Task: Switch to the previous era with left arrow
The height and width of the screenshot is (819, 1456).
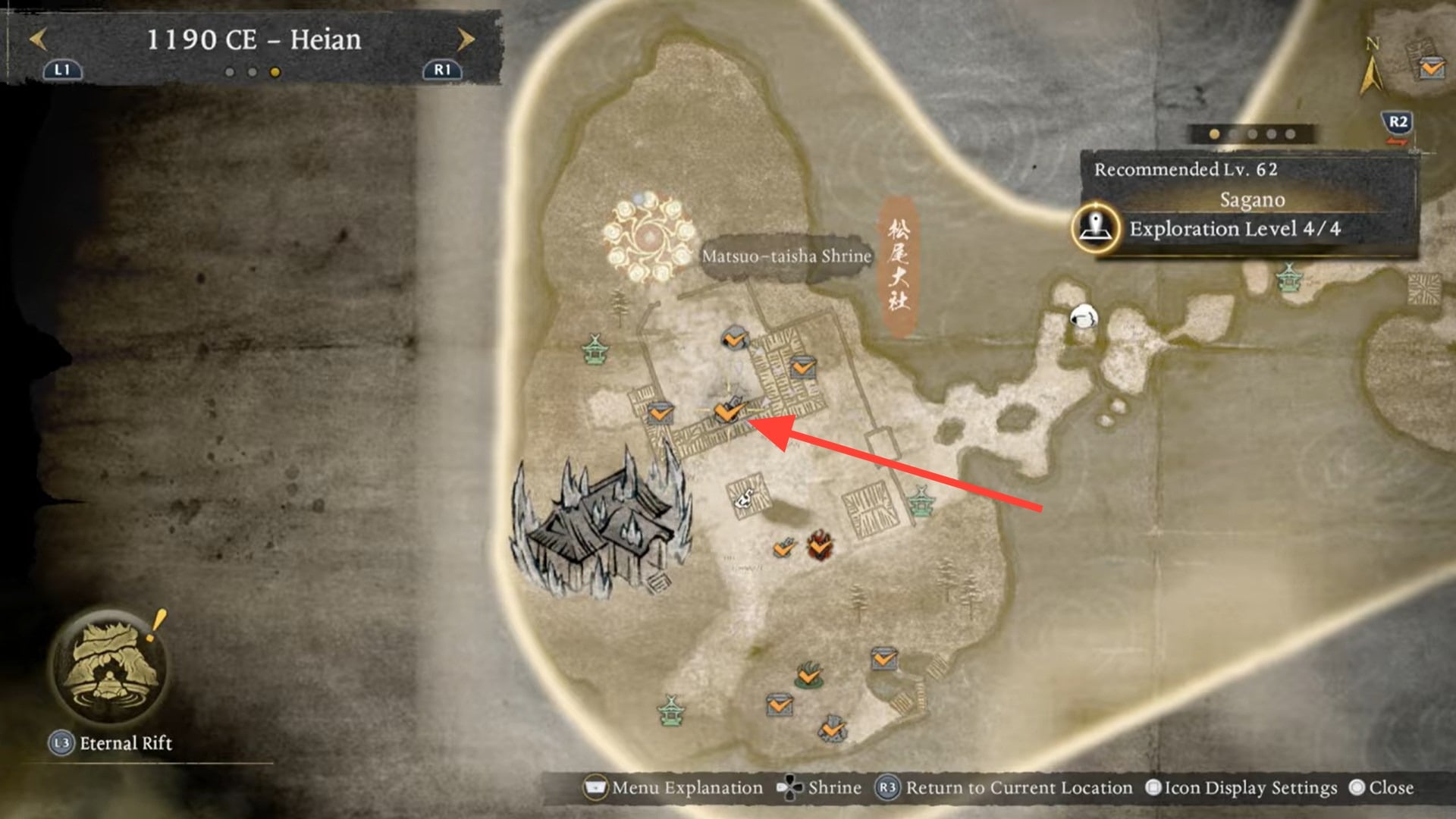Action: click(38, 39)
